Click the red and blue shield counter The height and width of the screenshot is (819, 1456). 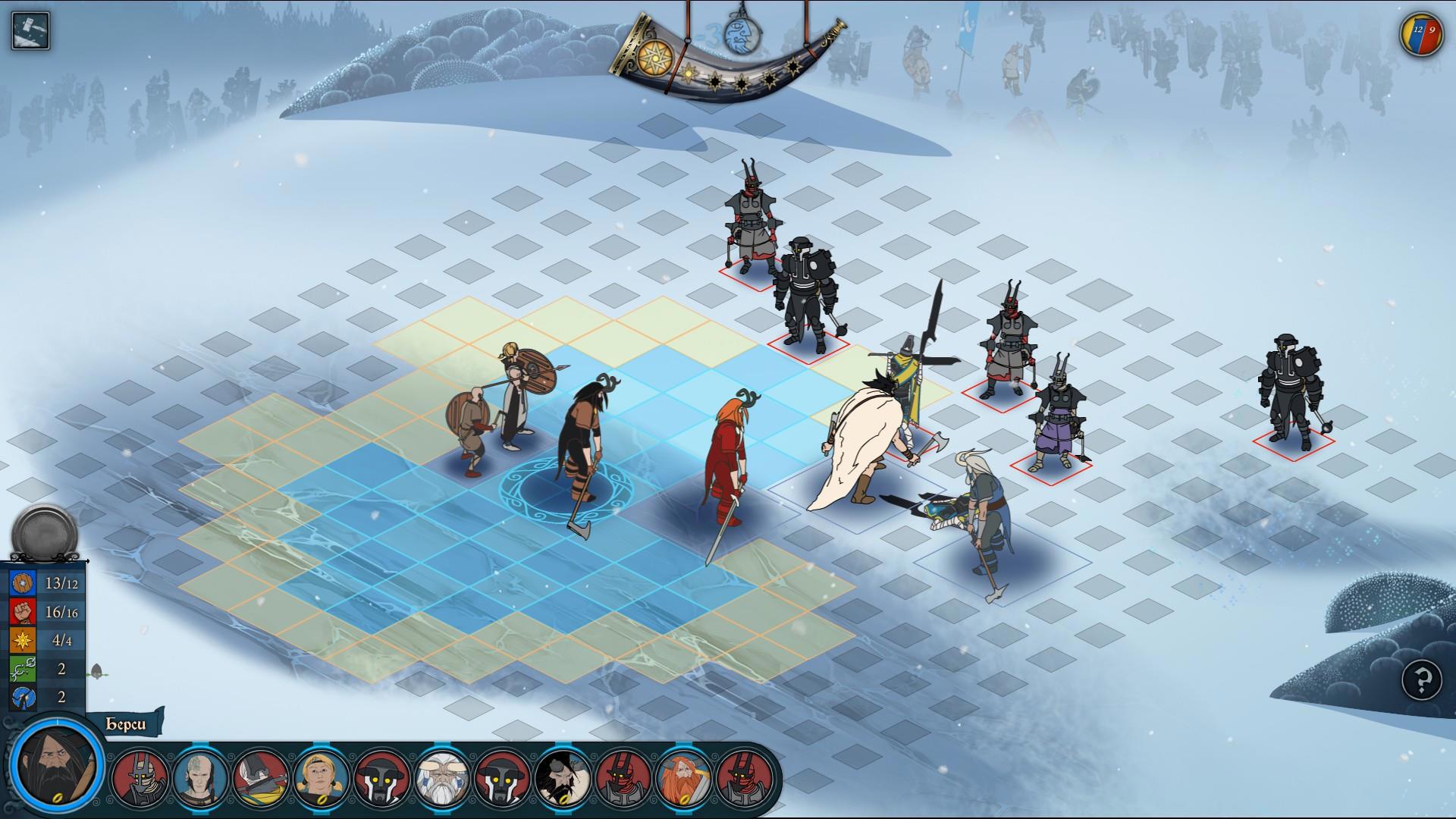[x=1421, y=35]
